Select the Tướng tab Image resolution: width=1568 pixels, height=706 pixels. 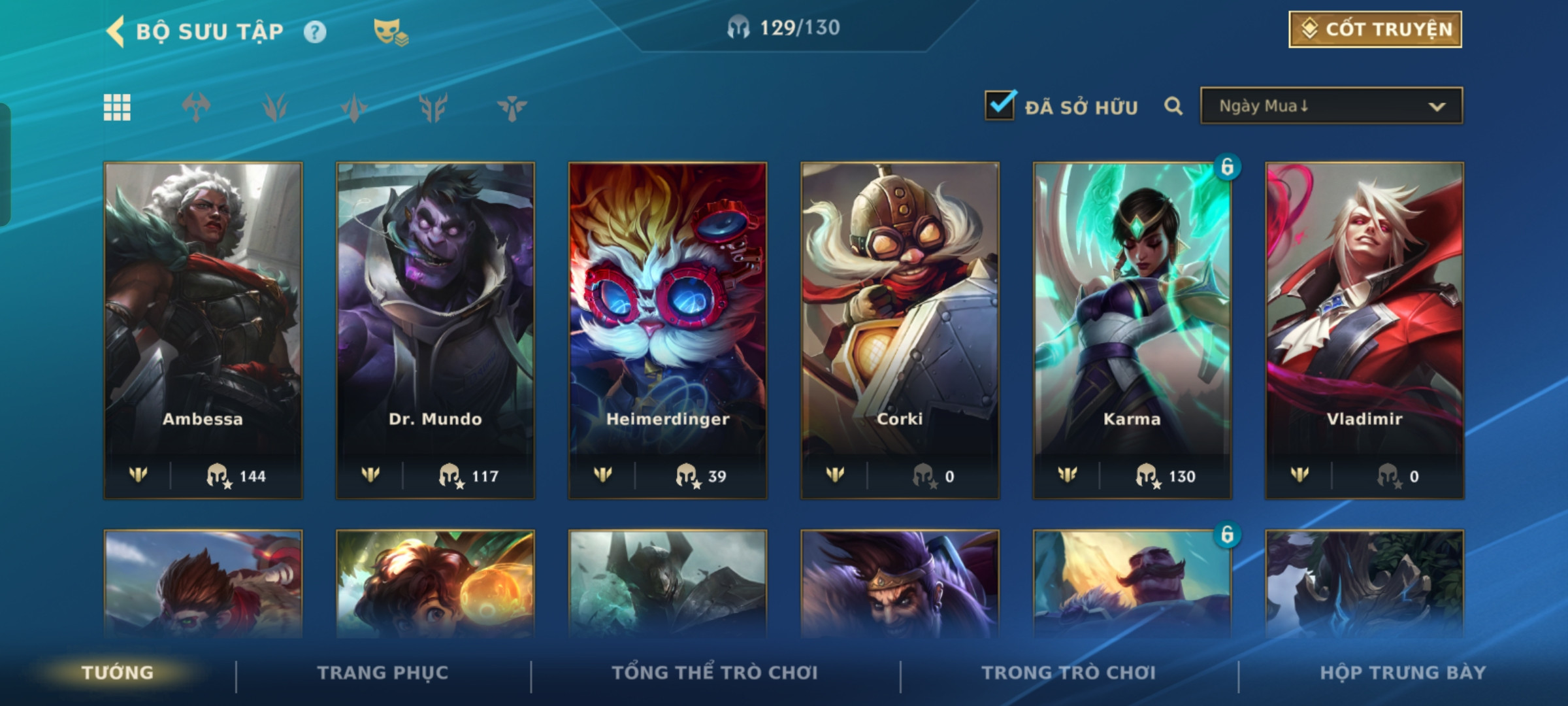pos(118,673)
